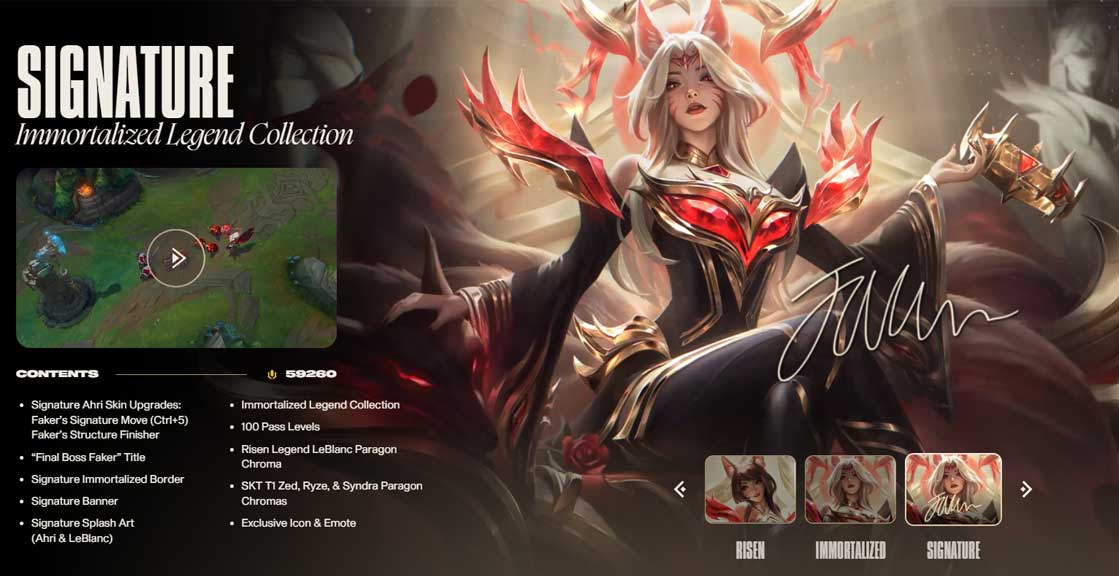The height and width of the screenshot is (576, 1119).
Task: Click the right arrow of the collection carousel
Action: click(1025, 489)
